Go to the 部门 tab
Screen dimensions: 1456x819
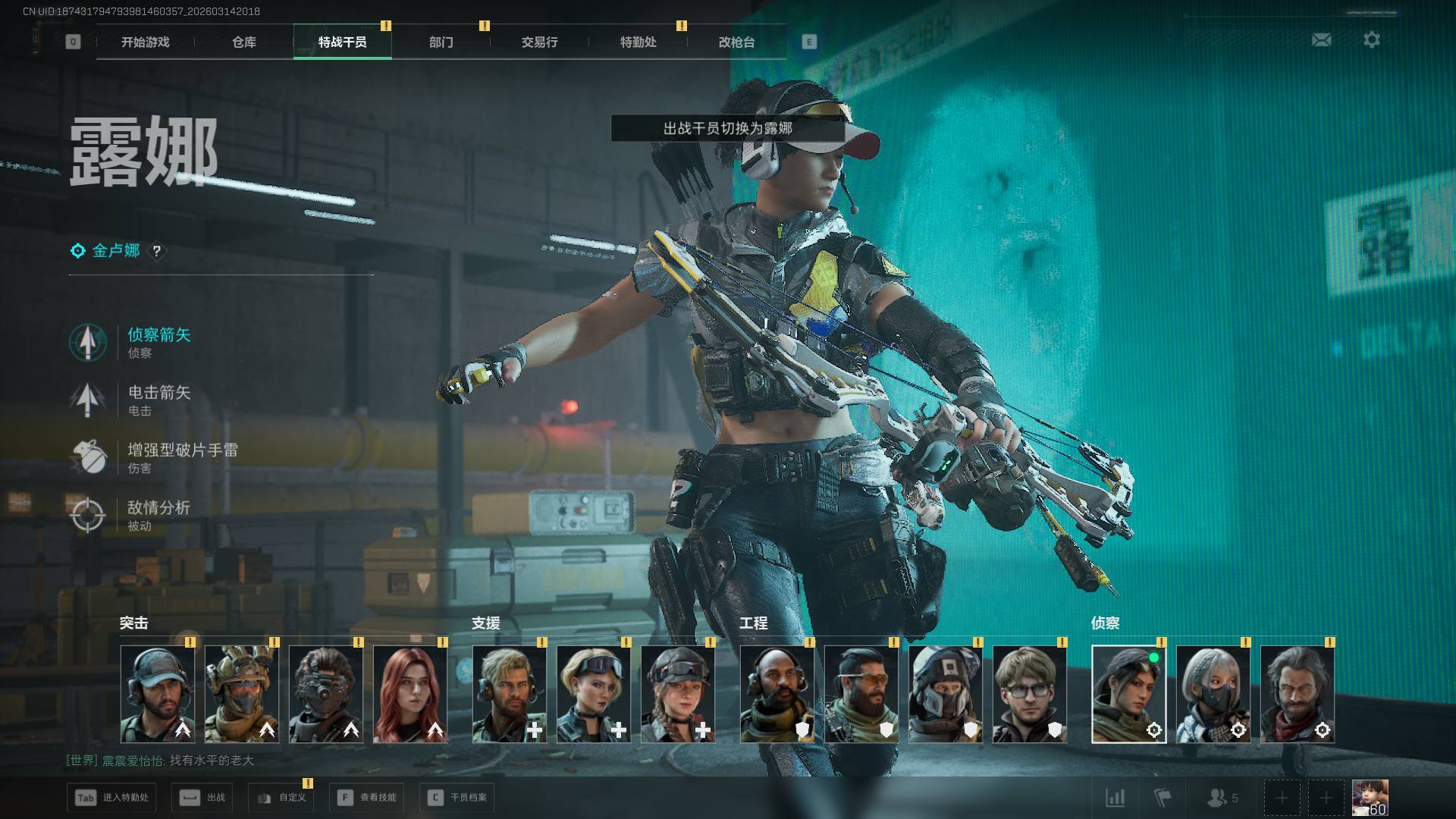(441, 42)
